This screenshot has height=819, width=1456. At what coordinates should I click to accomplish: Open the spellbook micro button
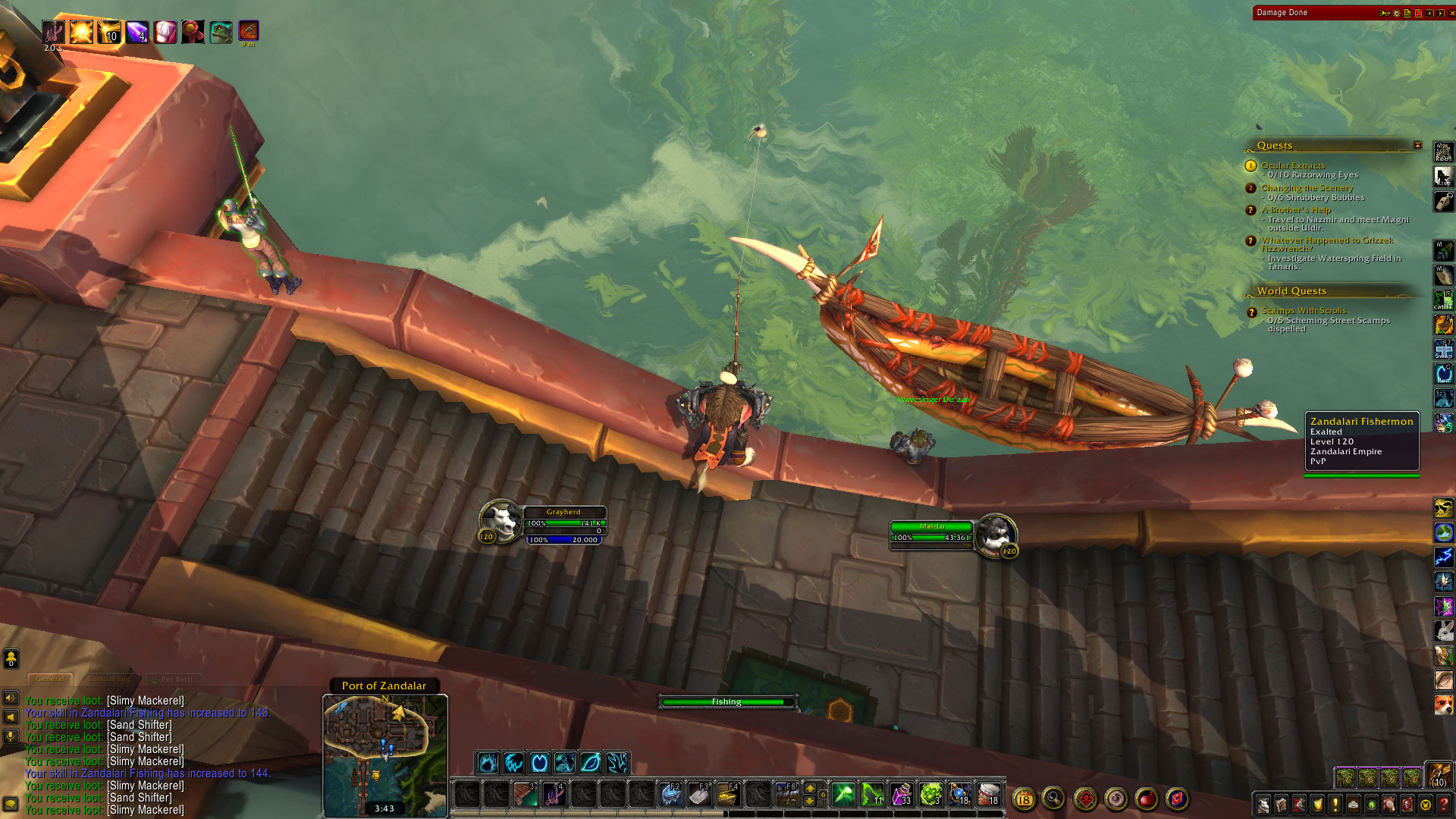coord(1282,804)
